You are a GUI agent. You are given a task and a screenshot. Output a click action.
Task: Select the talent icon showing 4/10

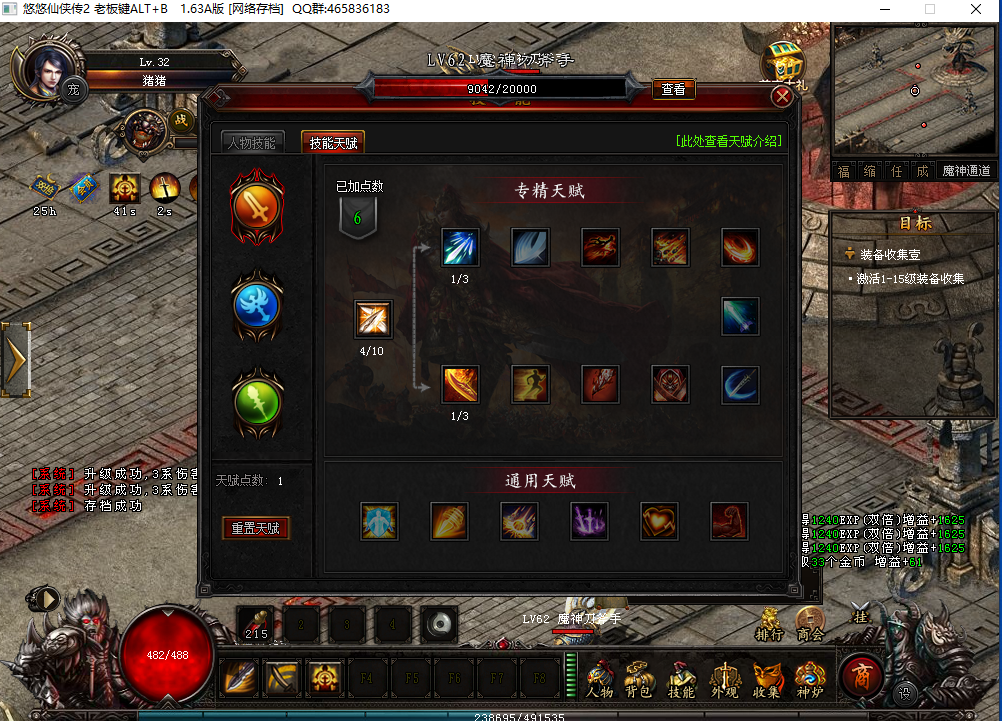(x=373, y=320)
